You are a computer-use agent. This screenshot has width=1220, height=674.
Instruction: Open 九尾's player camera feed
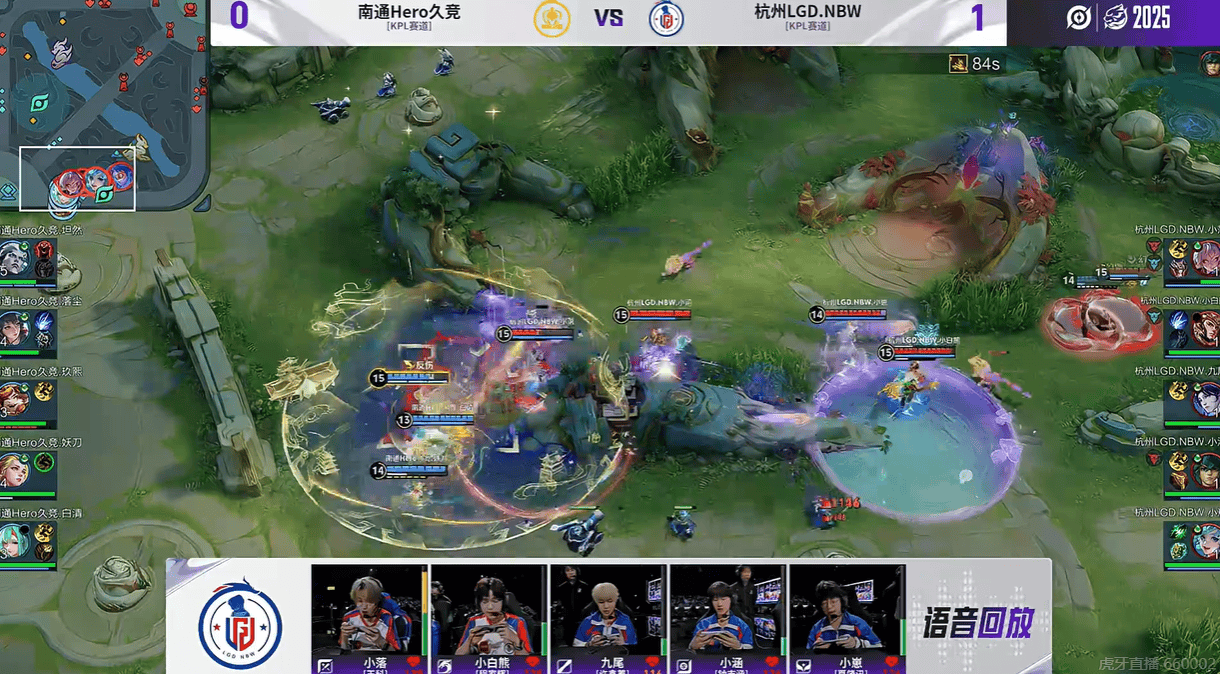[608, 610]
